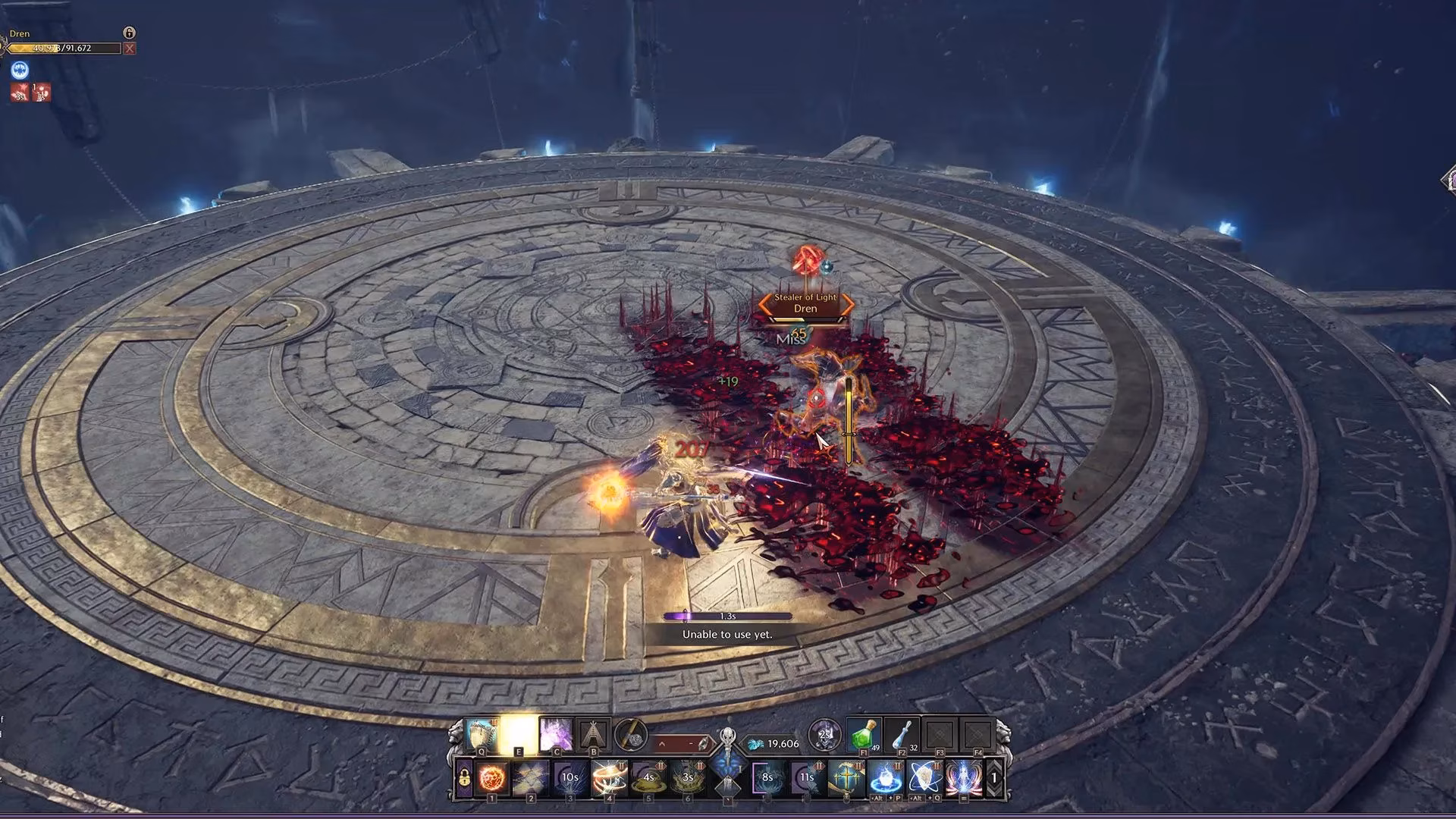This screenshot has width=1456, height=819.
Task: Select the circular weapon swap icon
Action: click(631, 736)
